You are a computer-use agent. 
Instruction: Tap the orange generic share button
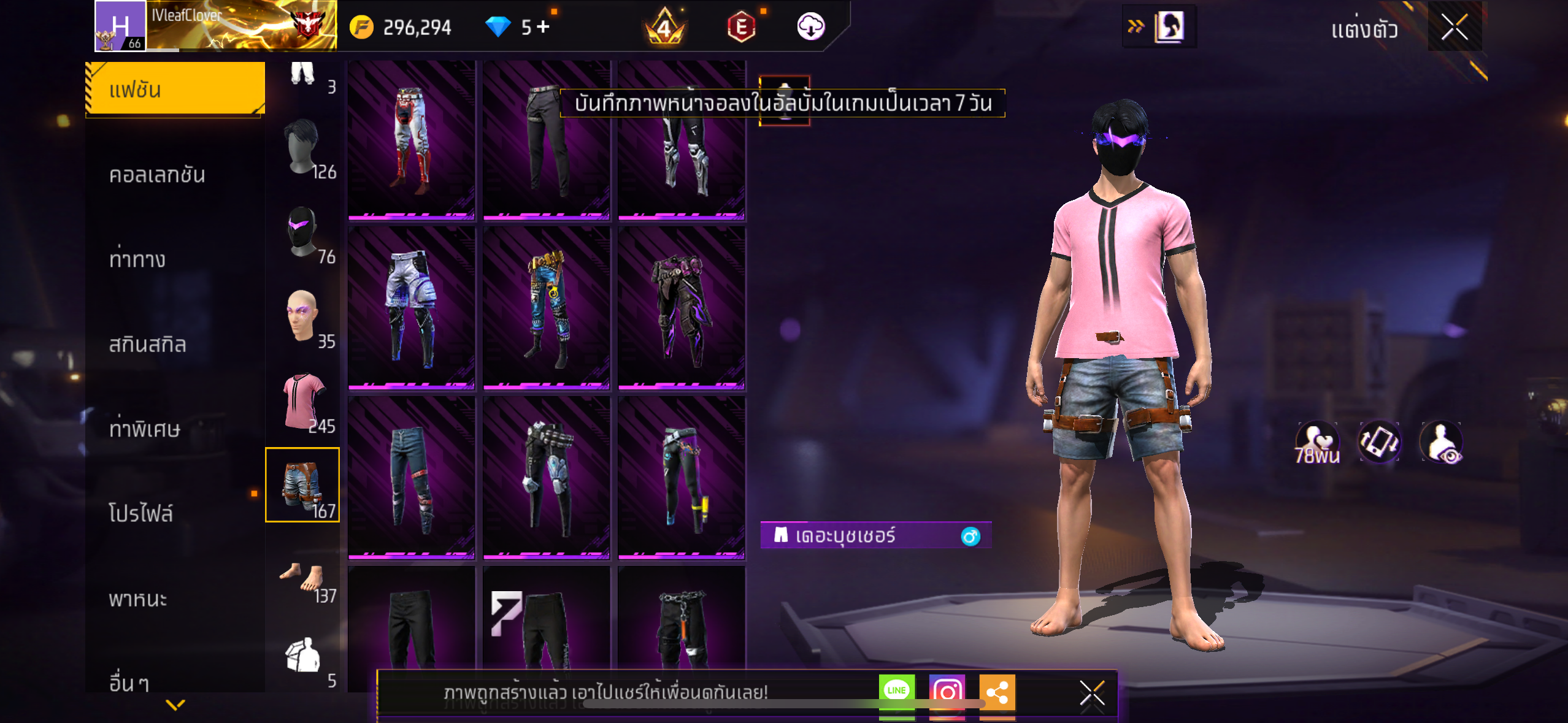[x=997, y=692]
